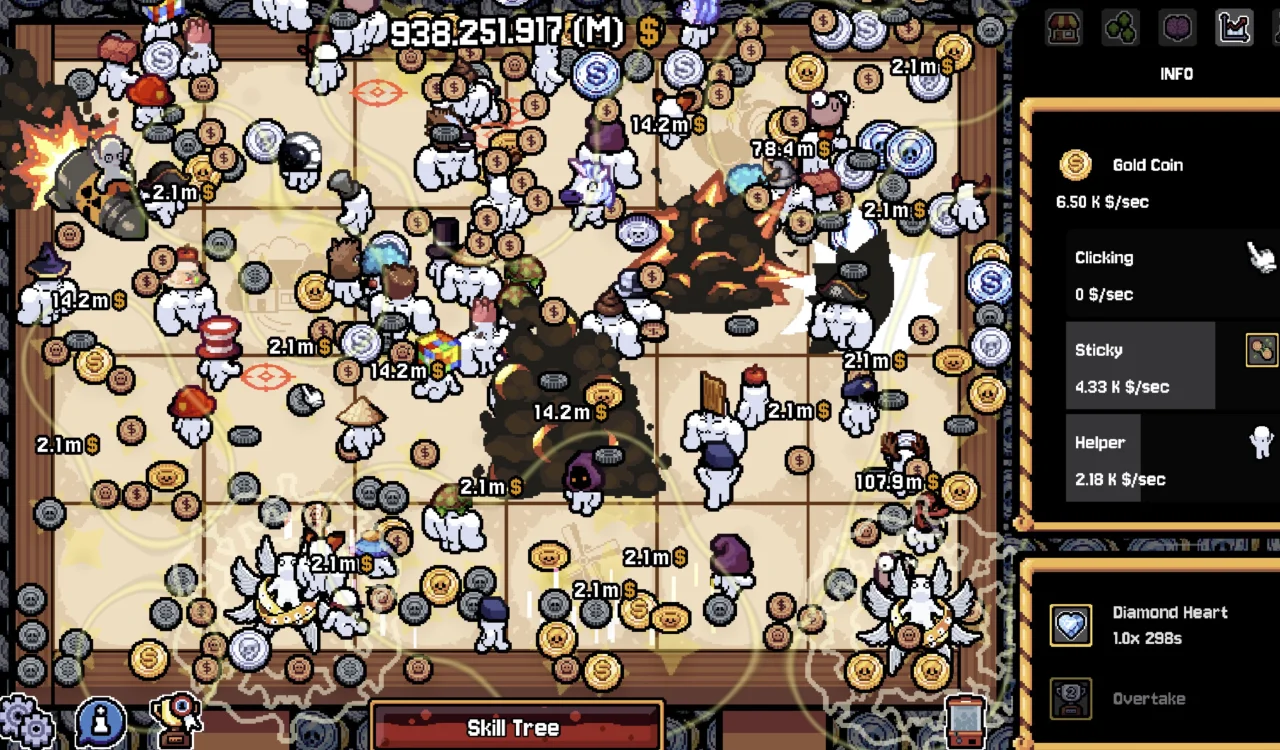
Task: Select the cursor icon beside Clicking
Action: 1260,257
